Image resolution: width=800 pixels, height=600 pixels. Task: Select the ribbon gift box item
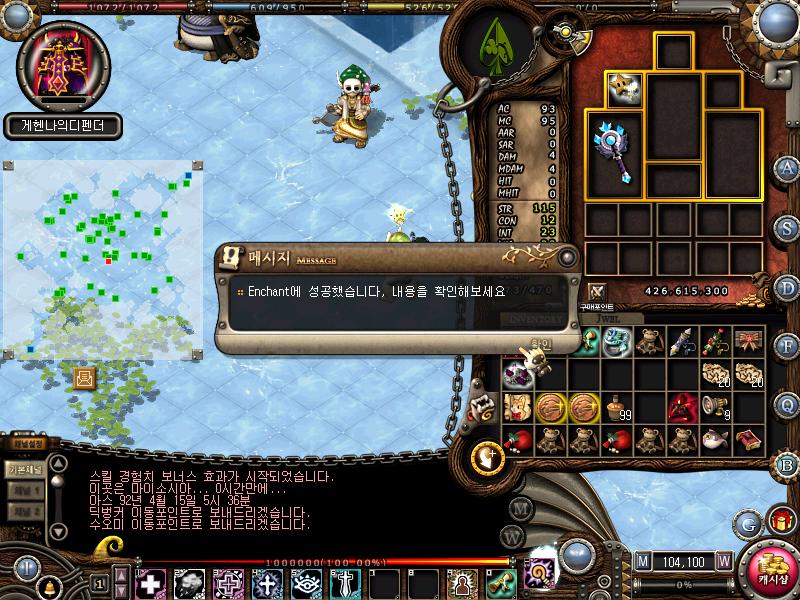[x=748, y=341]
